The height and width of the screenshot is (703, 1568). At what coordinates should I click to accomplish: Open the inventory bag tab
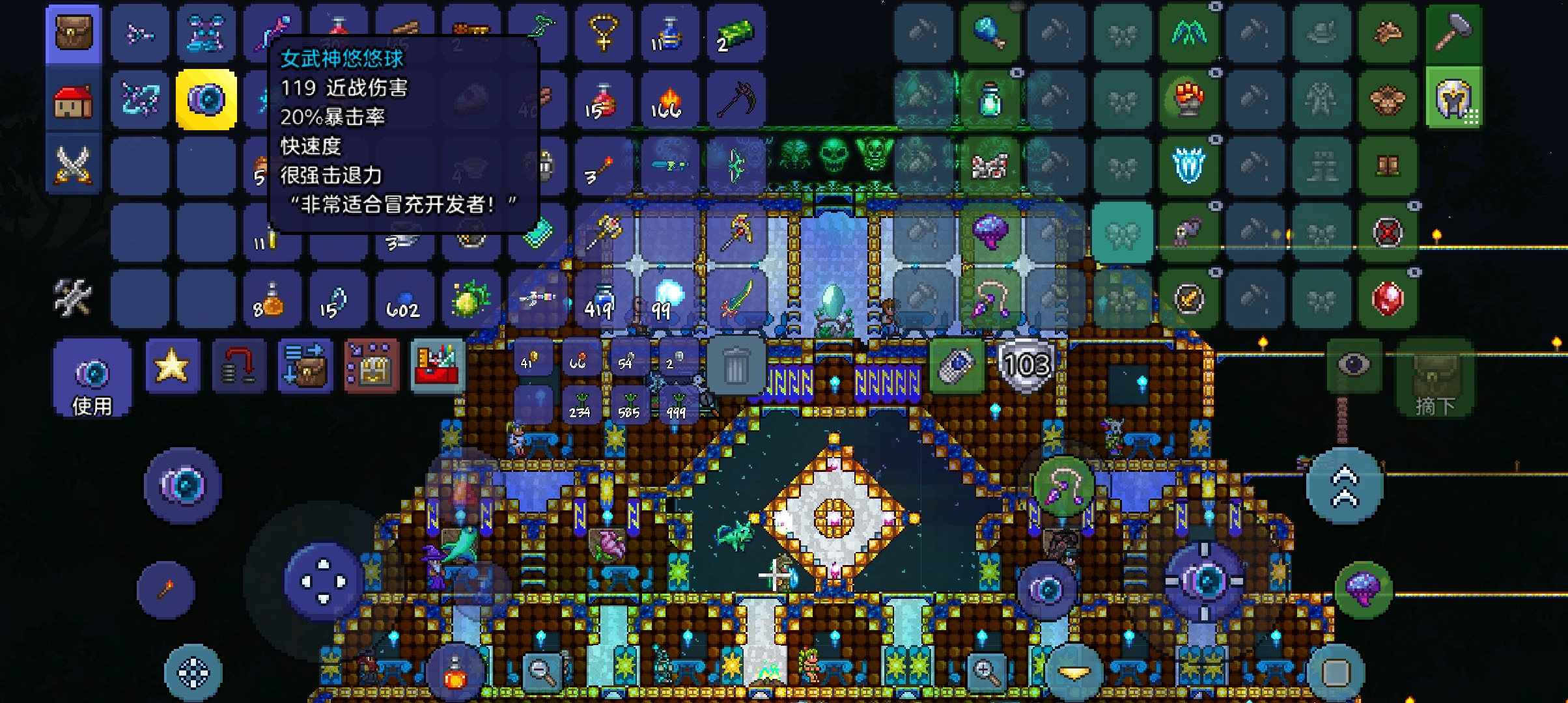point(74,33)
